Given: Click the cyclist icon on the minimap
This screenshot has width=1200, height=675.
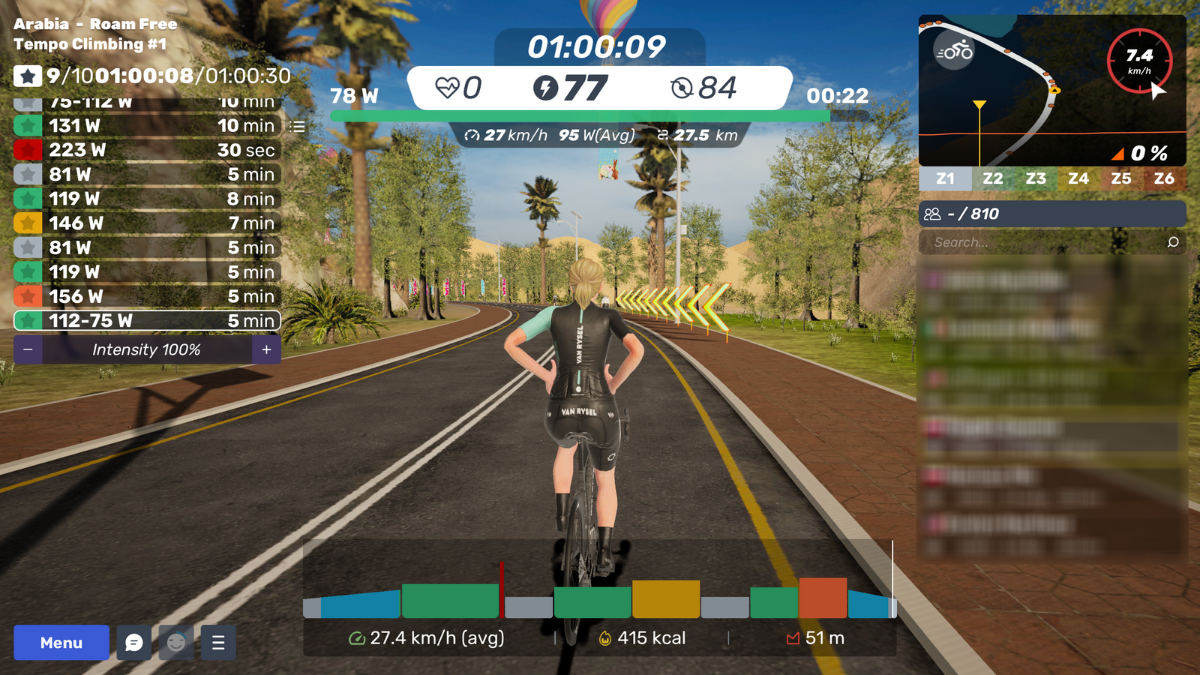Looking at the screenshot, I should [955, 50].
